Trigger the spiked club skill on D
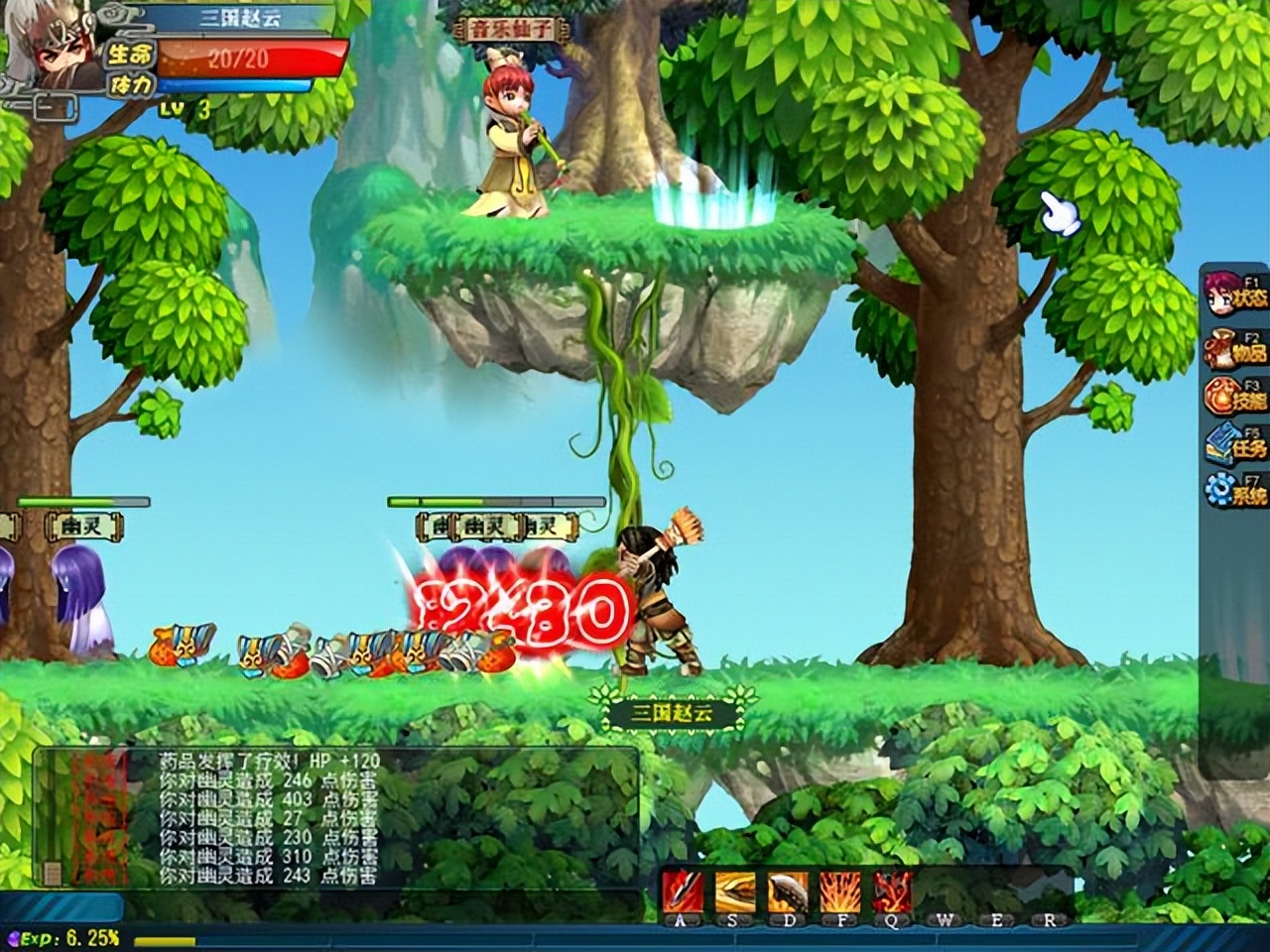1270x952 pixels. click(x=788, y=892)
